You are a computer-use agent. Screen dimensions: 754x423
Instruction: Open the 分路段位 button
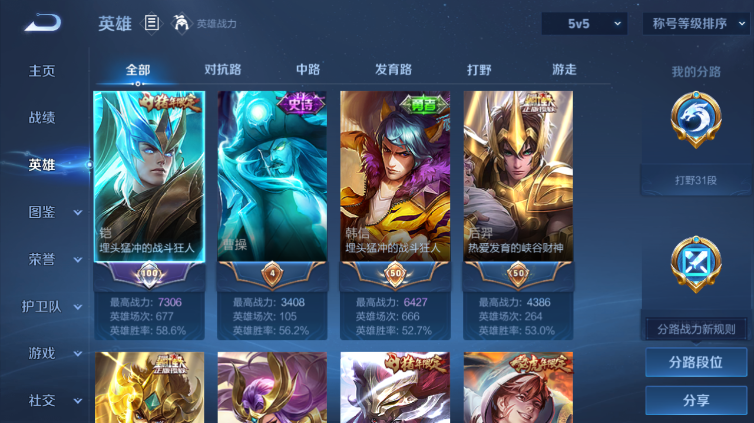(x=696, y=362)
